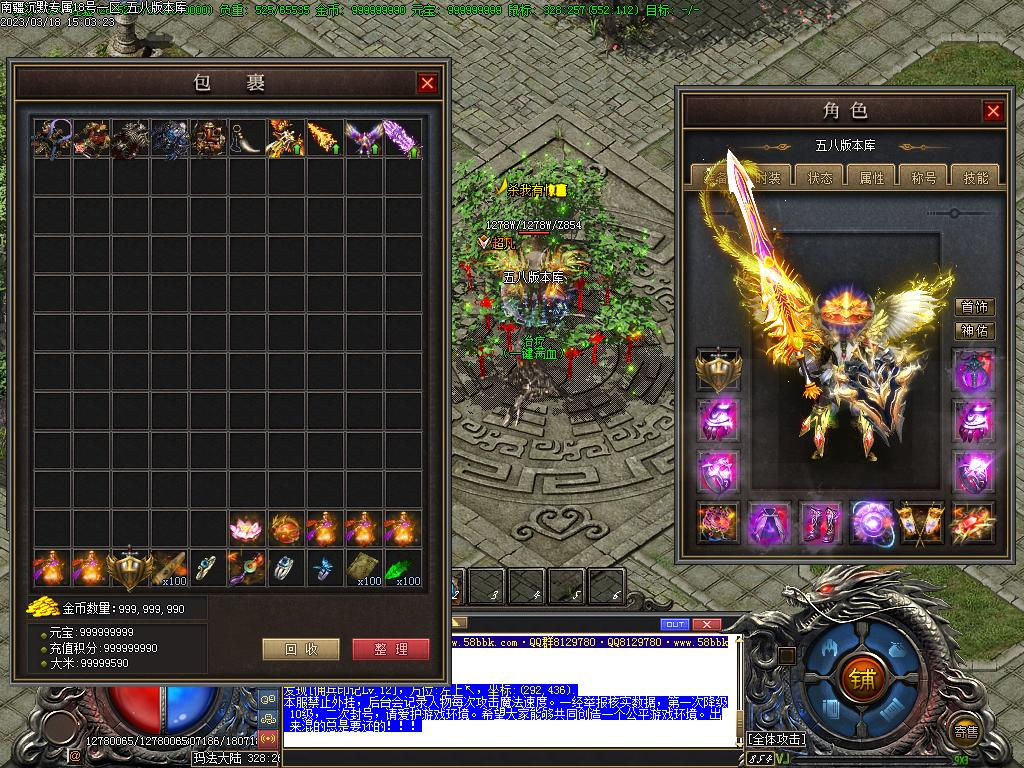Open the 寄售 consignment button
Viewport: 1024px width, 768px height.
coord(965,731)
